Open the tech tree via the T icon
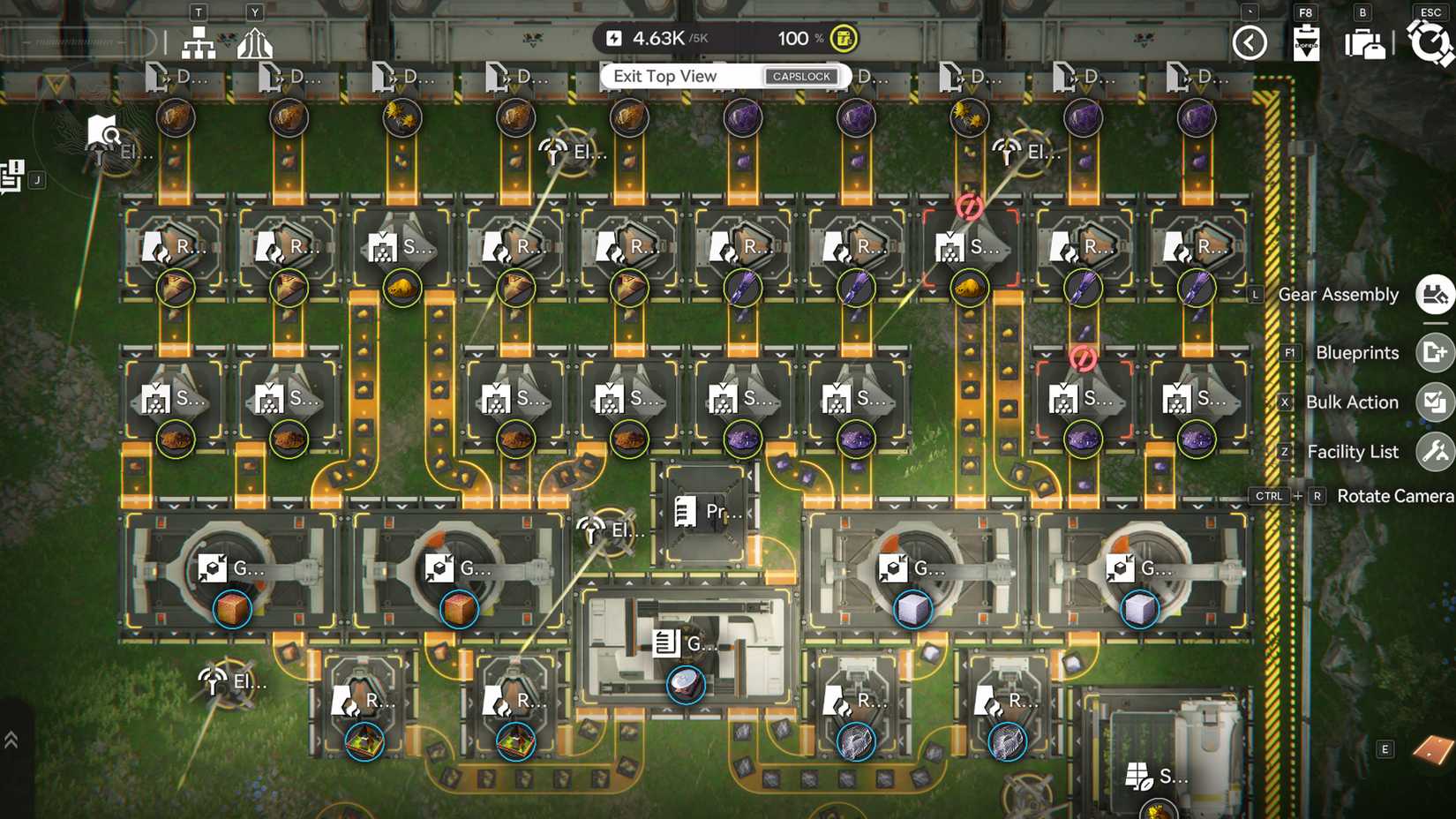This screenshot has width=1456, height=819. click(197, 42)
